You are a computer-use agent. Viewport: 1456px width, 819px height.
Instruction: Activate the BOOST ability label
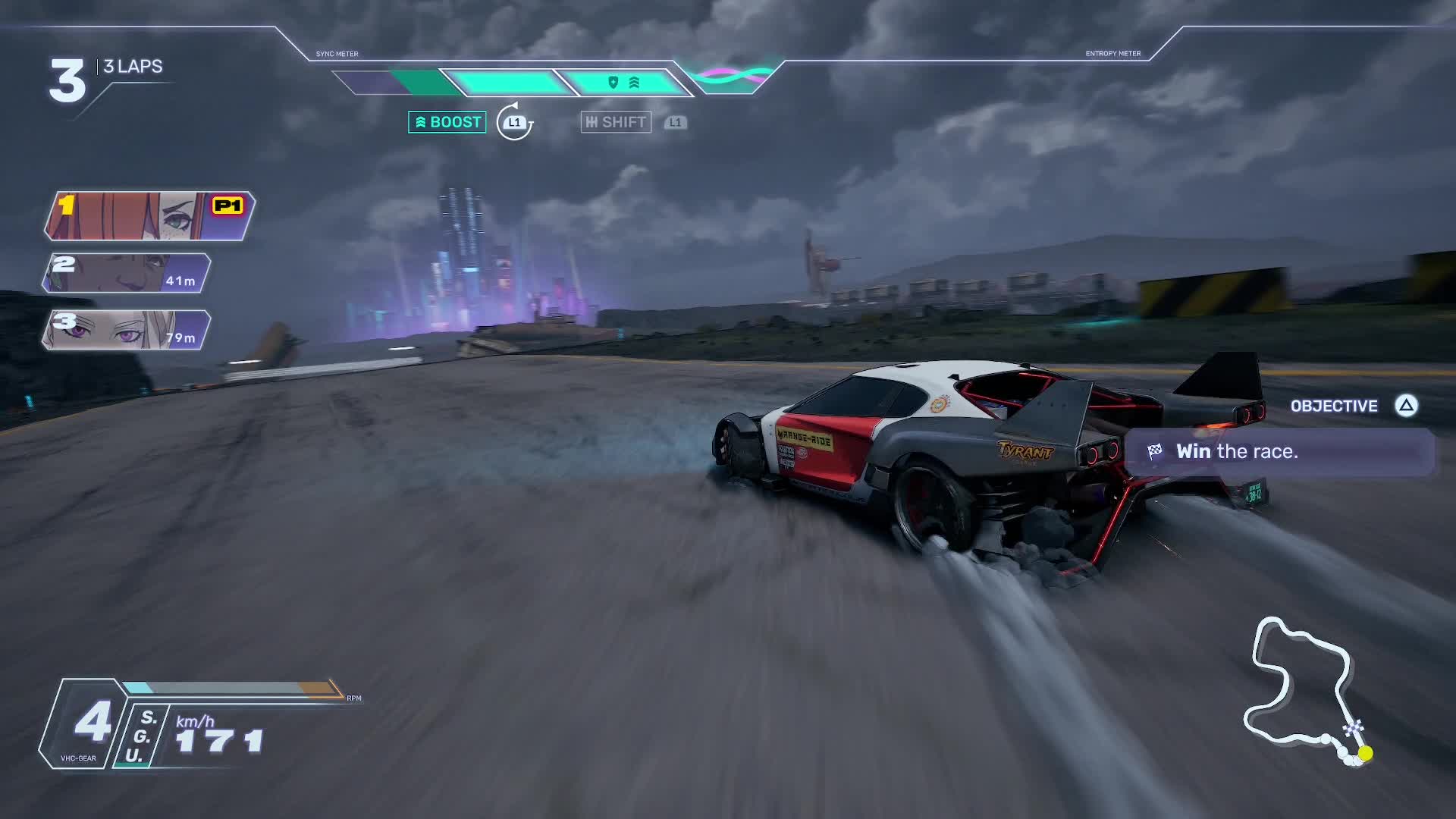(447, 122)
